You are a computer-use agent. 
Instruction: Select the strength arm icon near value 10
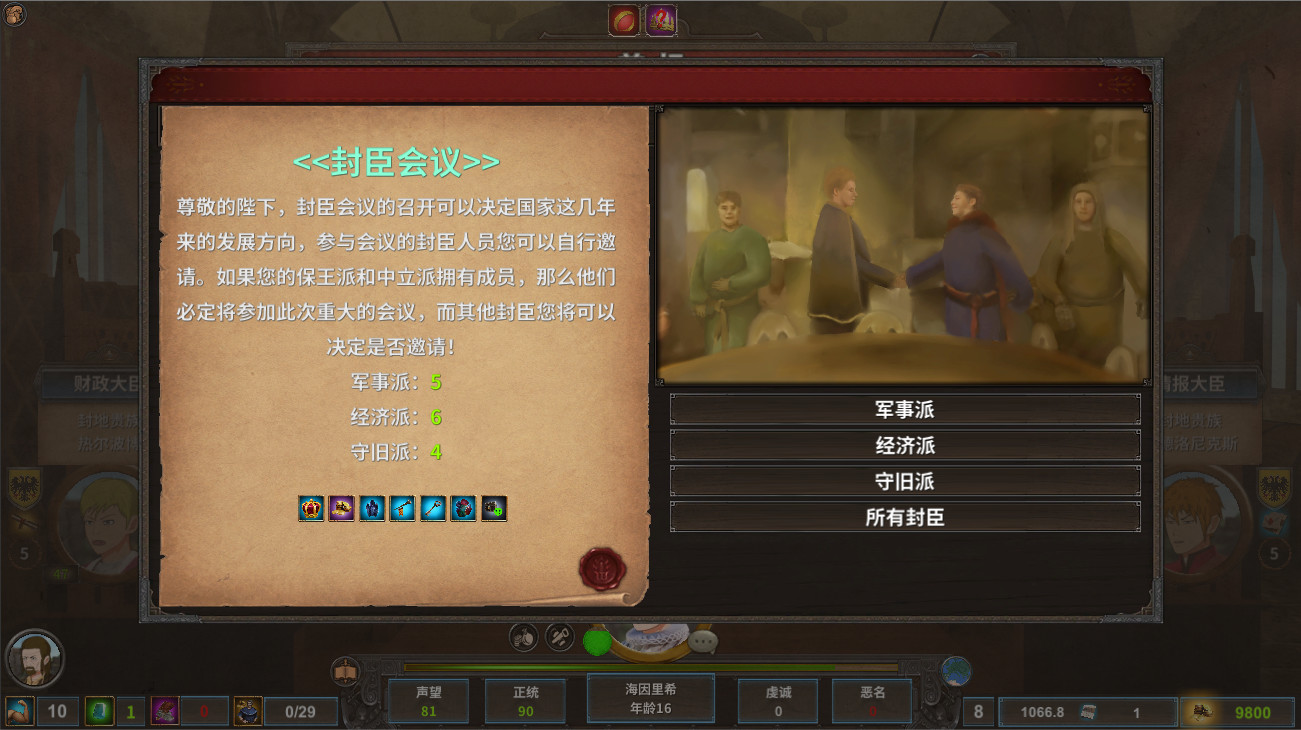click(18, 712)
